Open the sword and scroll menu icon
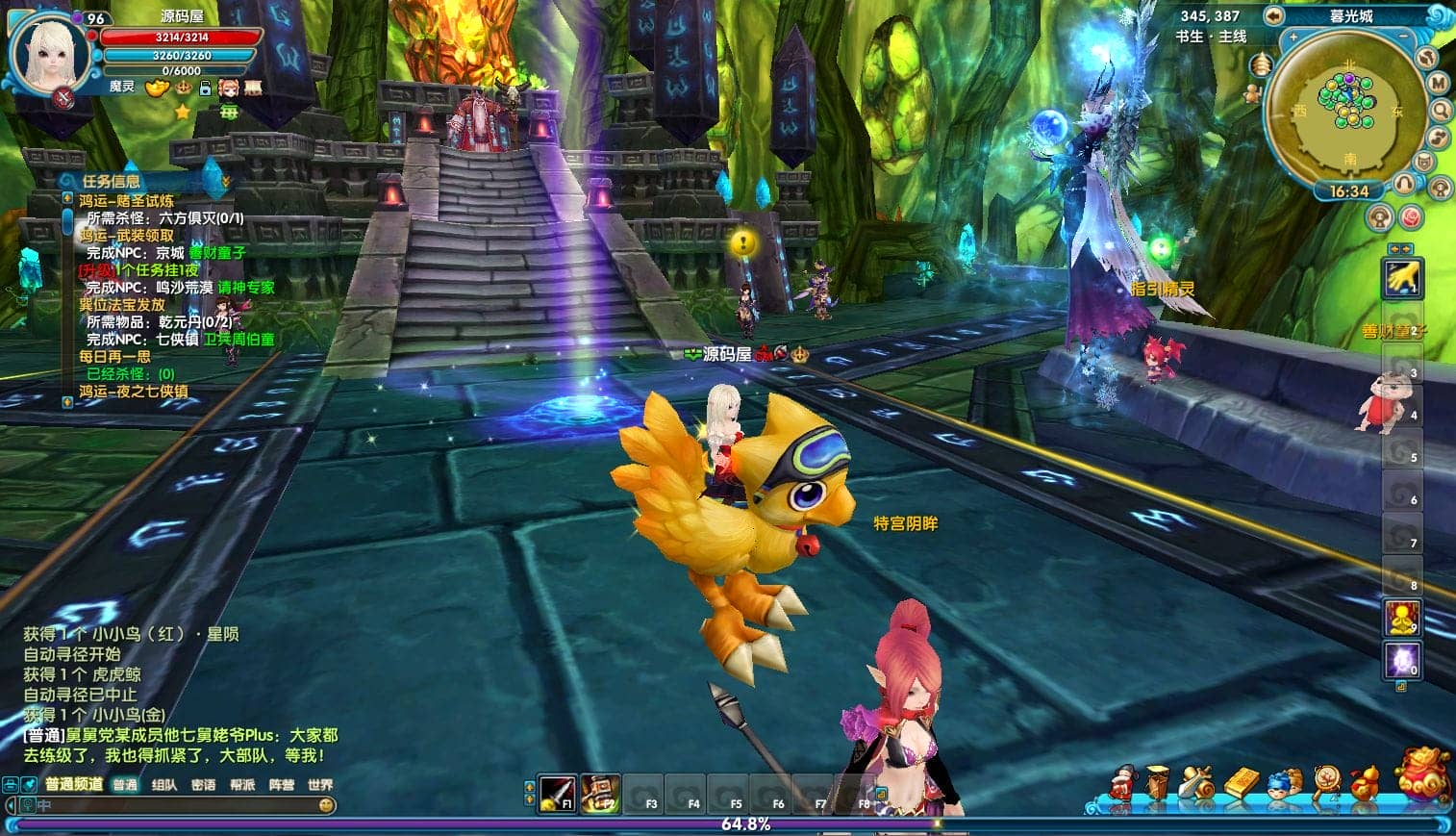Image resolution: width=1456 pixels, height=836 pixels. (x=1197, y=782)
